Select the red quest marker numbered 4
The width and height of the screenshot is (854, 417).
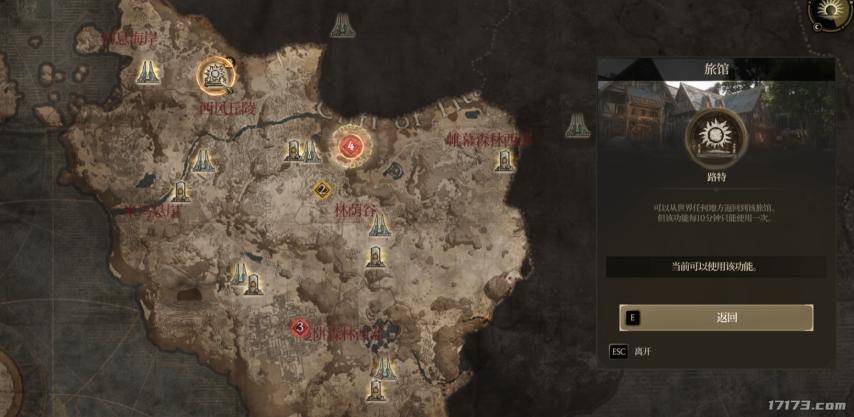(350, 148)
